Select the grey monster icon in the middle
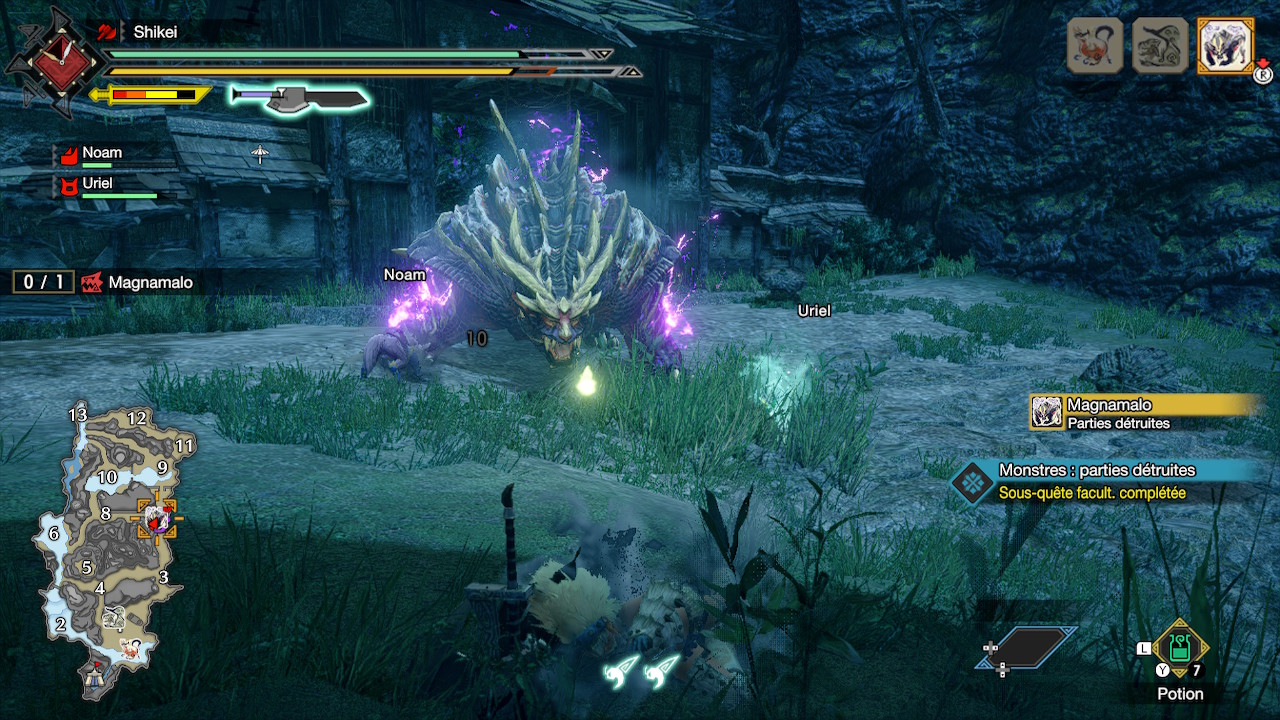This screenshot has height=720, width=1280. click(1160, 45)
